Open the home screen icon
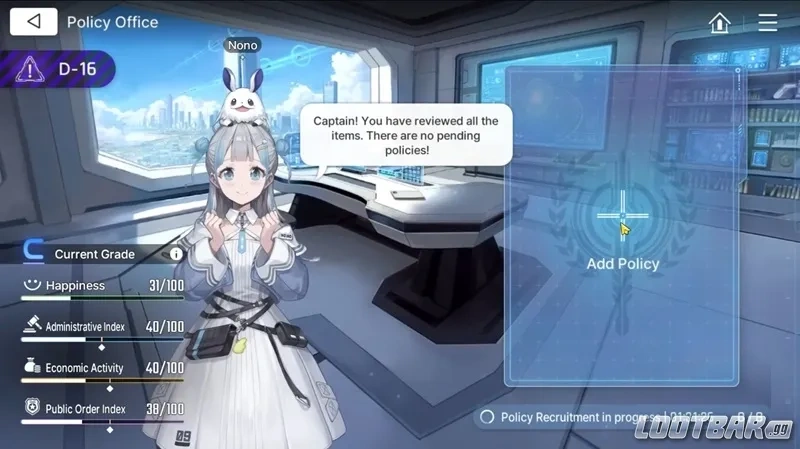Screen dimensions: 800x449 [719, 22]
